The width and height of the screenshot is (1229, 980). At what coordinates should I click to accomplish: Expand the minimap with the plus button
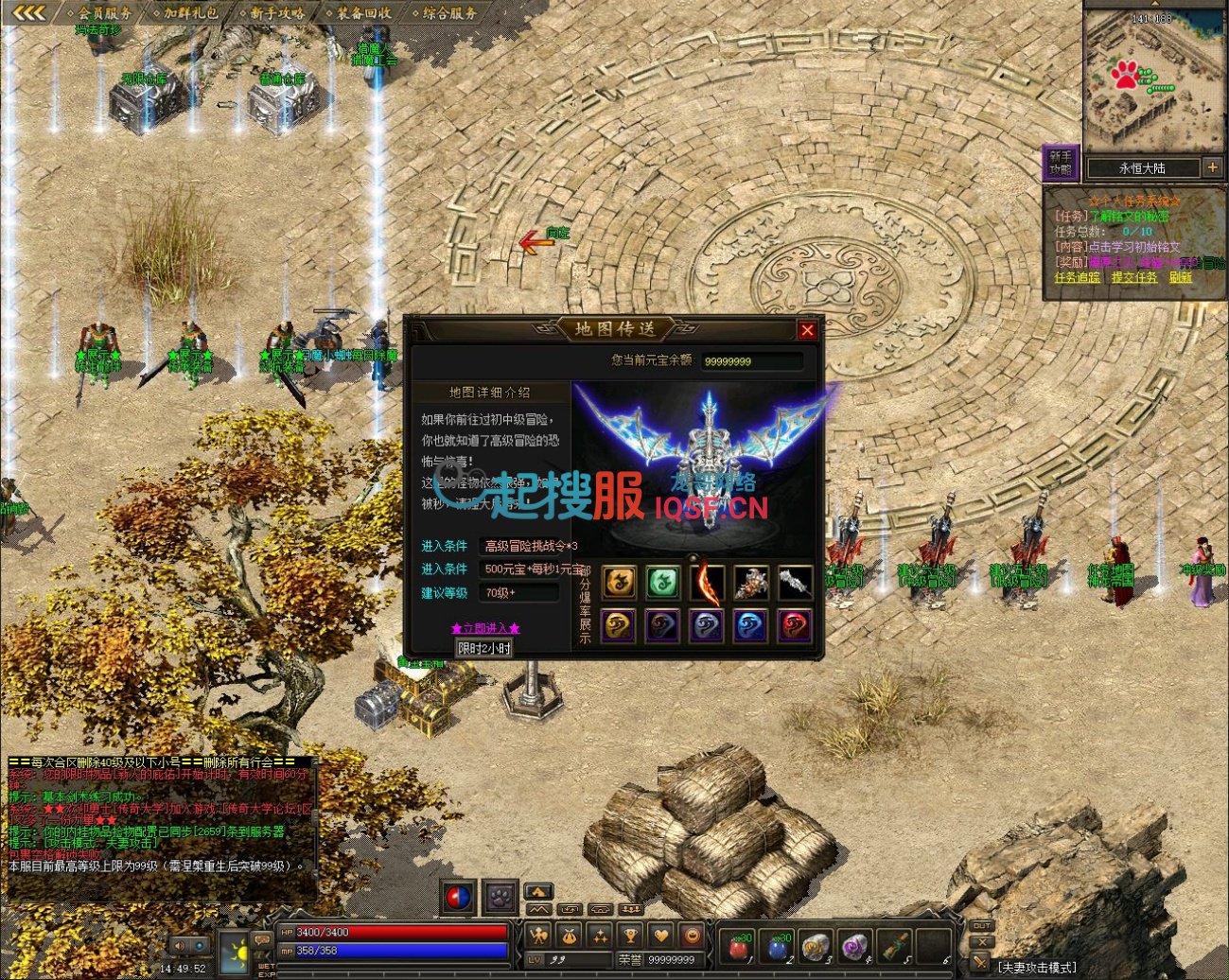(x=1212, y=167)
